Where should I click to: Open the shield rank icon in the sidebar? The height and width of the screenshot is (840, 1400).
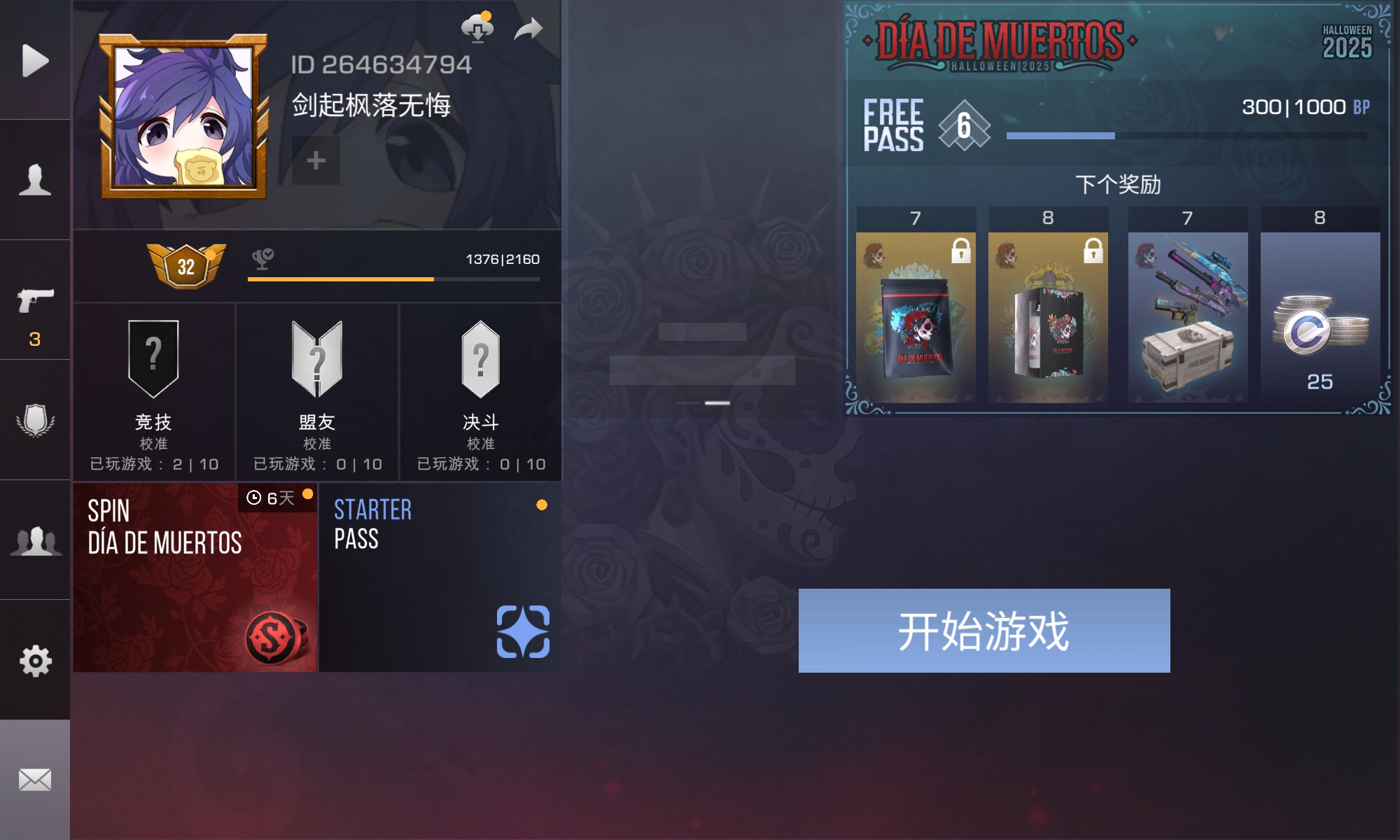tap(36, 420)
